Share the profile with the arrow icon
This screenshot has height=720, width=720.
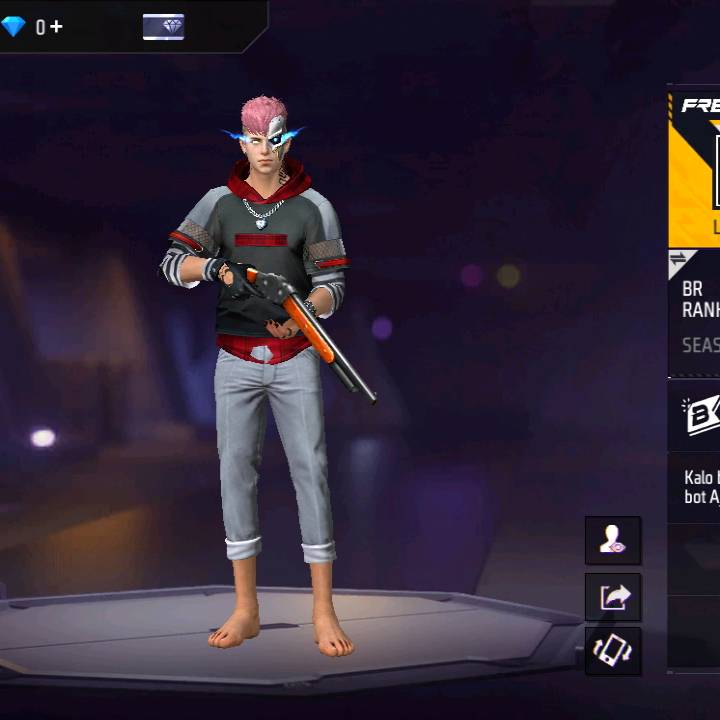613,597
